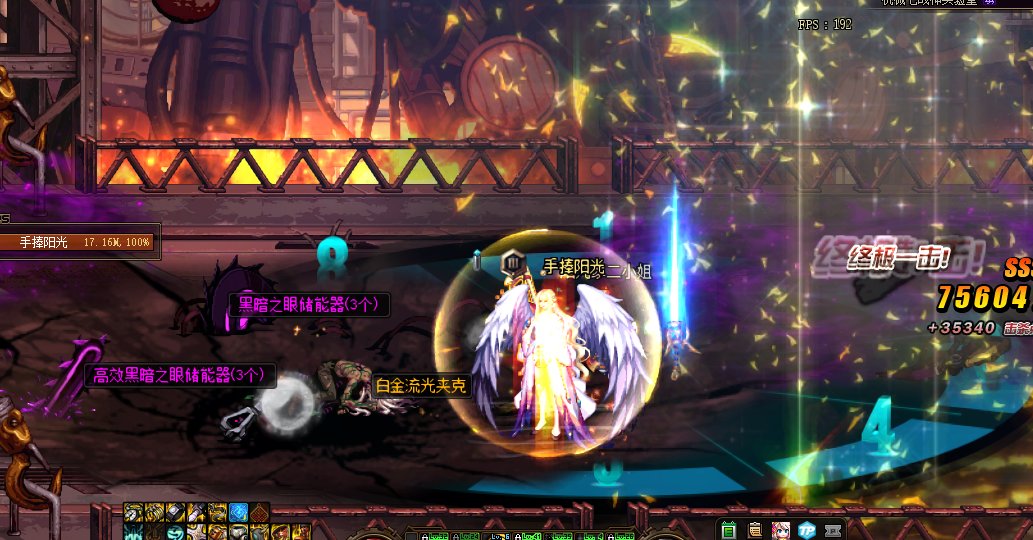Open the quest scroll icon
The image size is (1033, 540).
pyautogui.click(x=755, y=530)
